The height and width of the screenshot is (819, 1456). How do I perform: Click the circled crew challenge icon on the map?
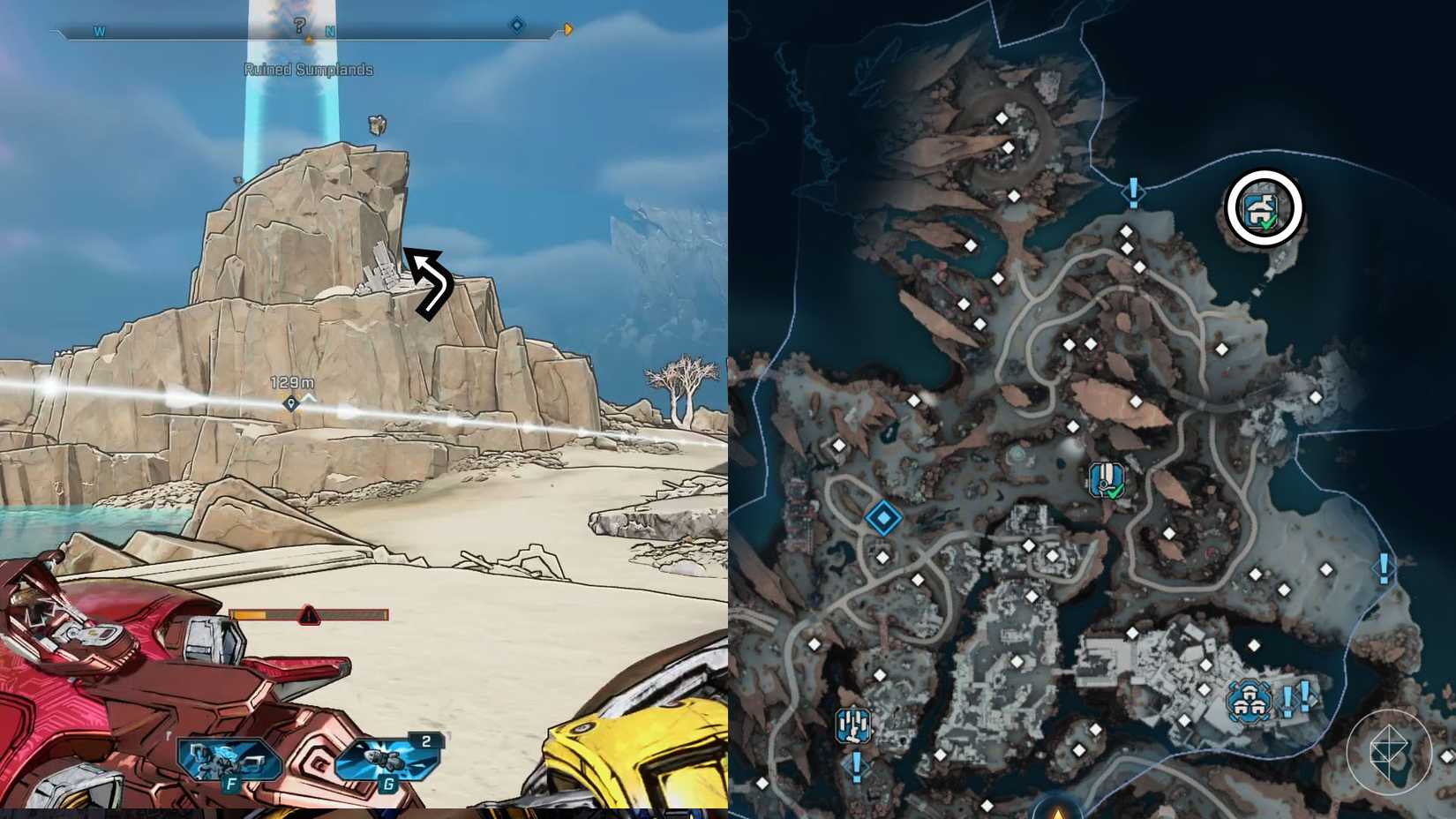click(x=1264, y=208)
